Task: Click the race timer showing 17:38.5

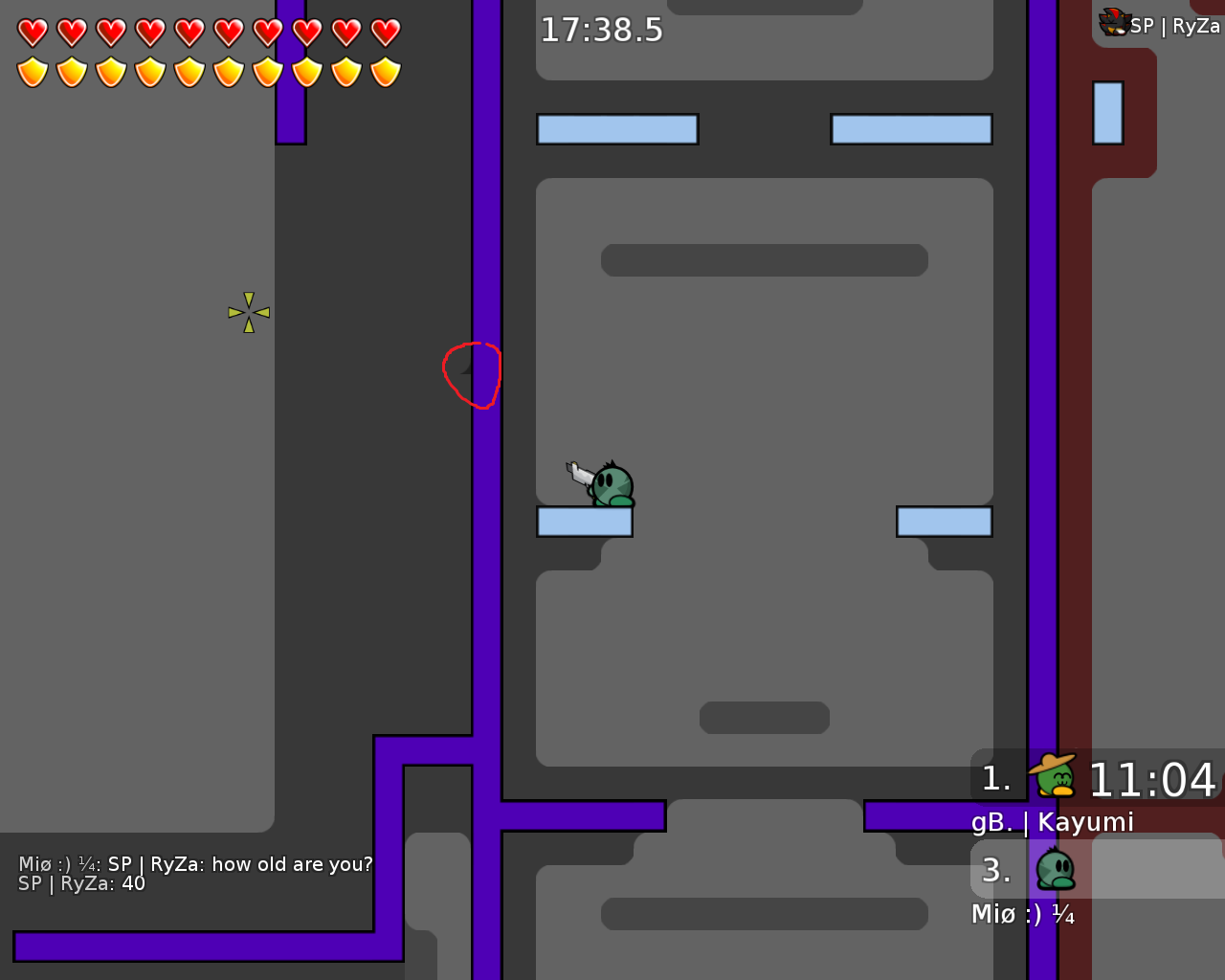Action: coord(601,30)
